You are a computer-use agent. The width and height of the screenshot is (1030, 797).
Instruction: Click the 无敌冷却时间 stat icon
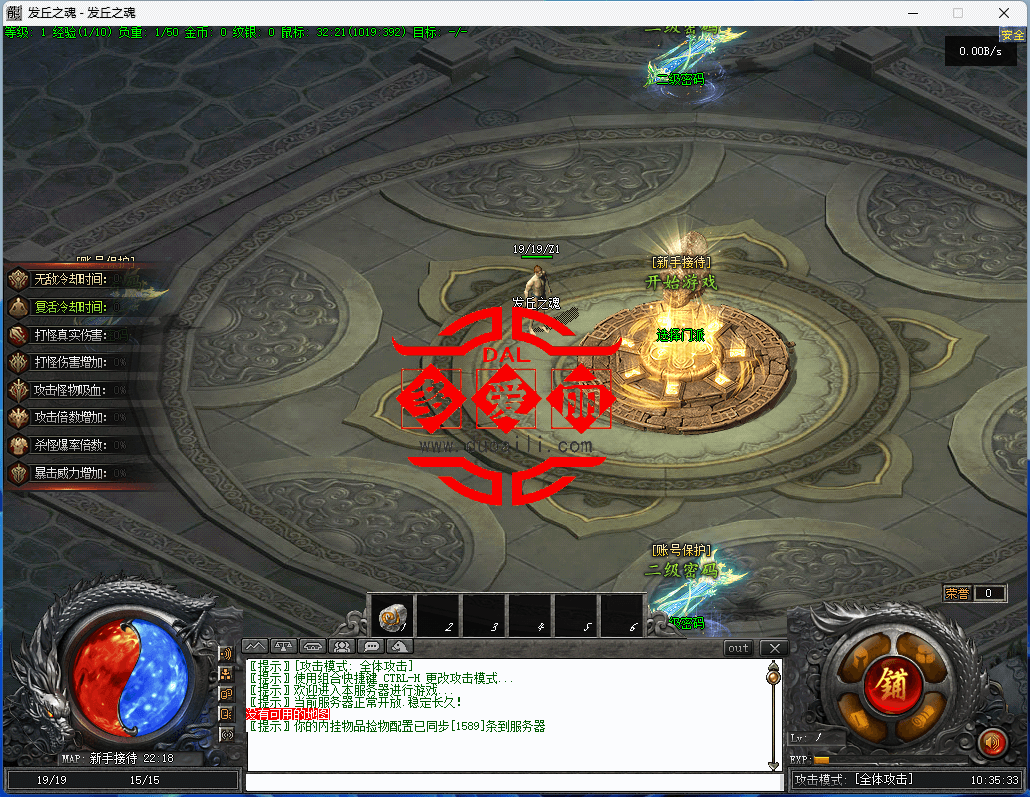[x=19, y=279]
